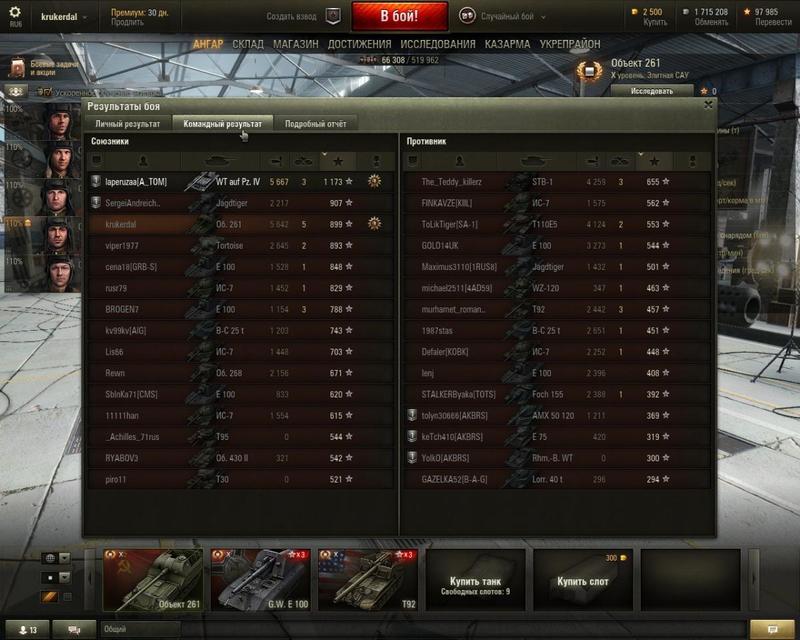Open the Личный результат tab
The image size is (800, 640).
pyautogui.click(x=127, y=124)
